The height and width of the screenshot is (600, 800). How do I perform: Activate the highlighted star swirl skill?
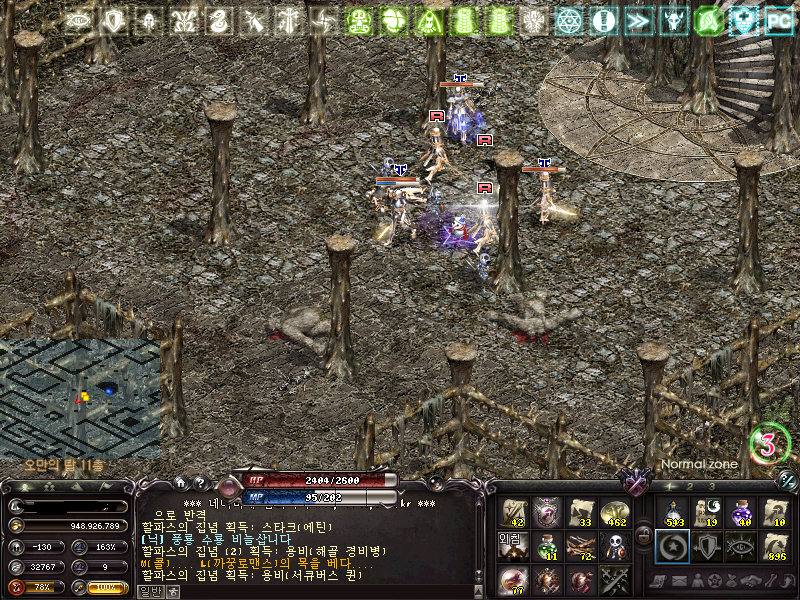[x=673, y=546]
